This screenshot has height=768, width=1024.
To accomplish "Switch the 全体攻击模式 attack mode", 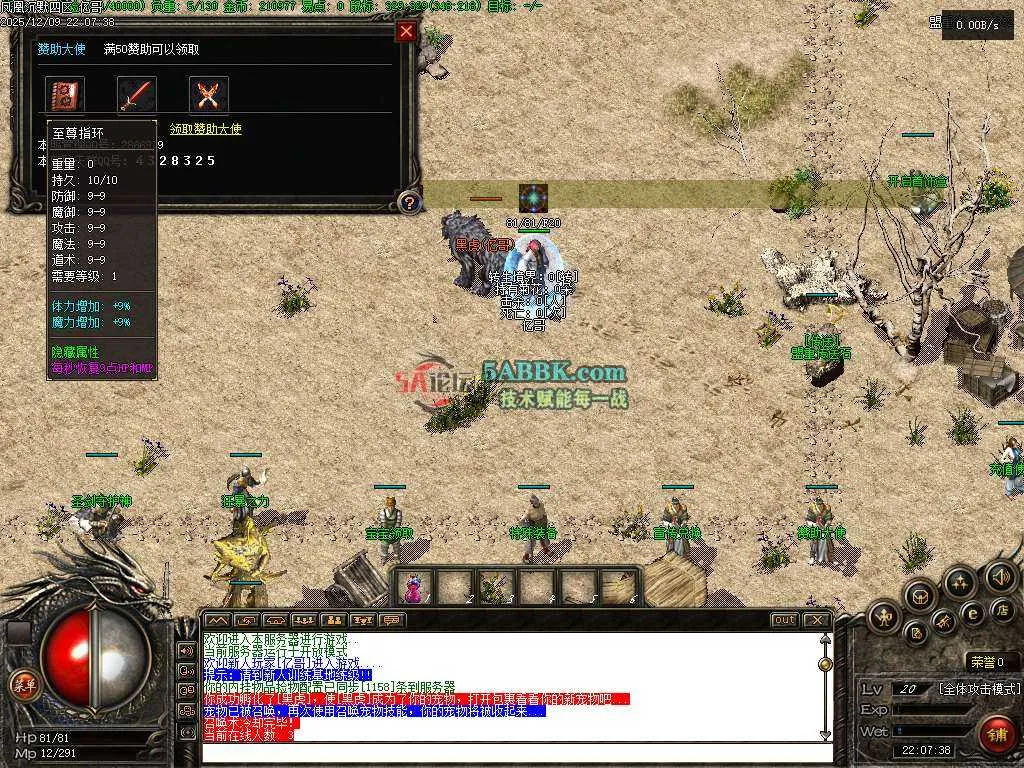I will click(978, 689).
